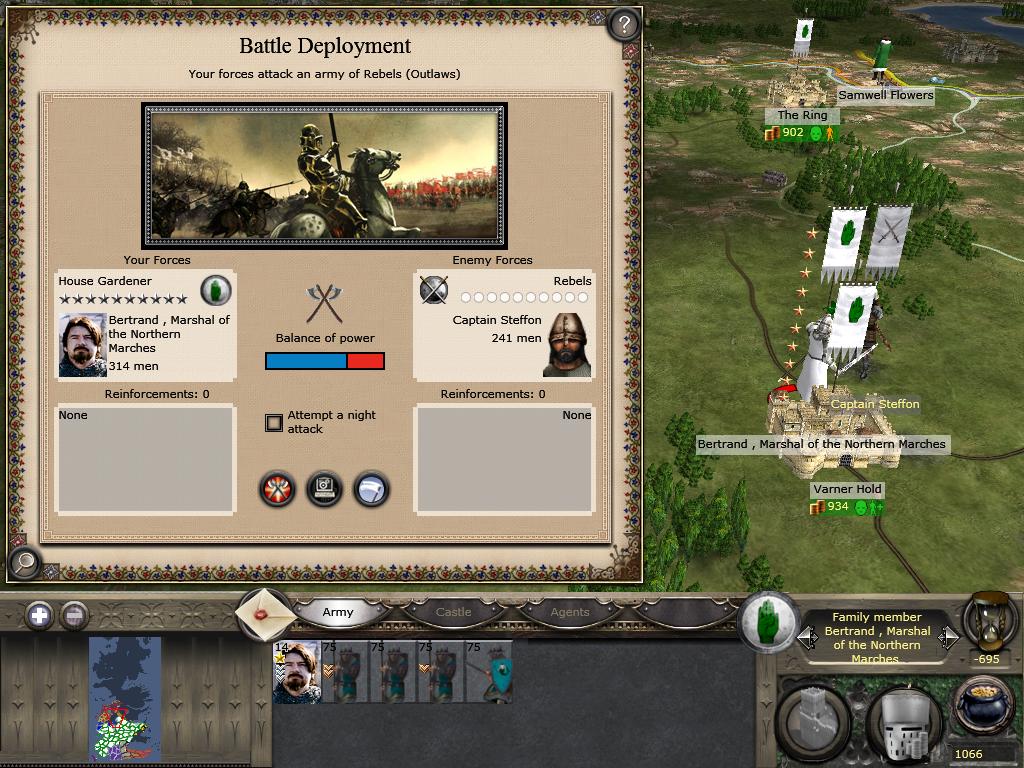
Task: Click the Westeros campaign minimap
Action: tap(125, 700)
